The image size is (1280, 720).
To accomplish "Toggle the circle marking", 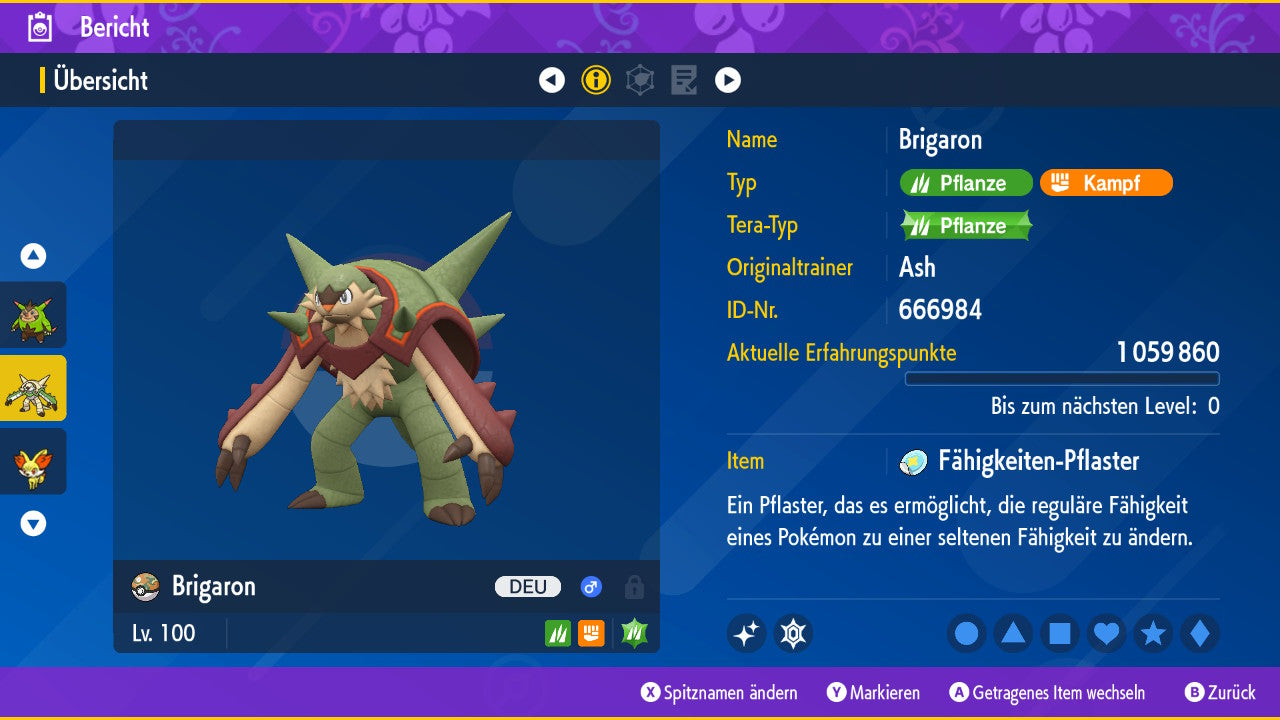I will (x=967, y=634).
